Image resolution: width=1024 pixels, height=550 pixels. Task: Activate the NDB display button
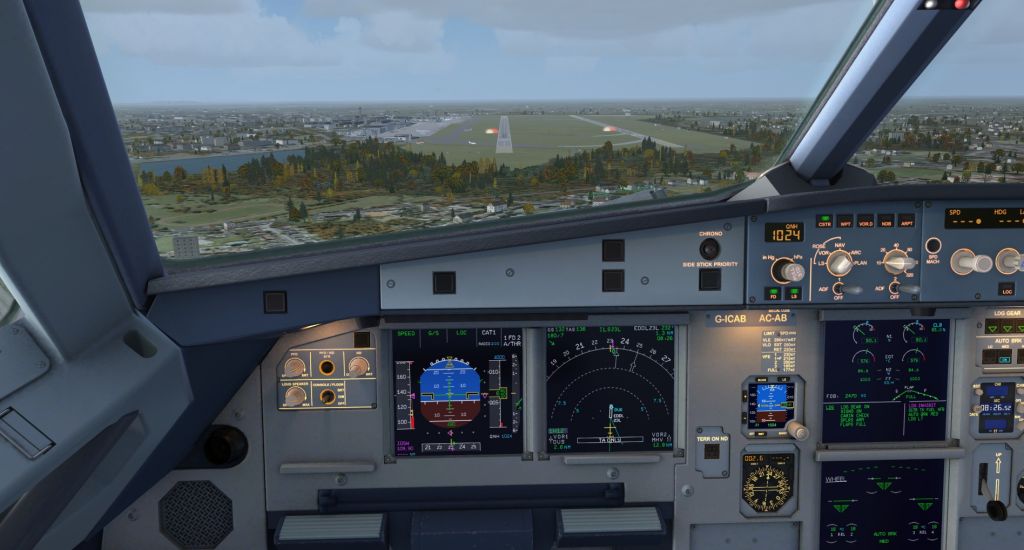[885, 220]
